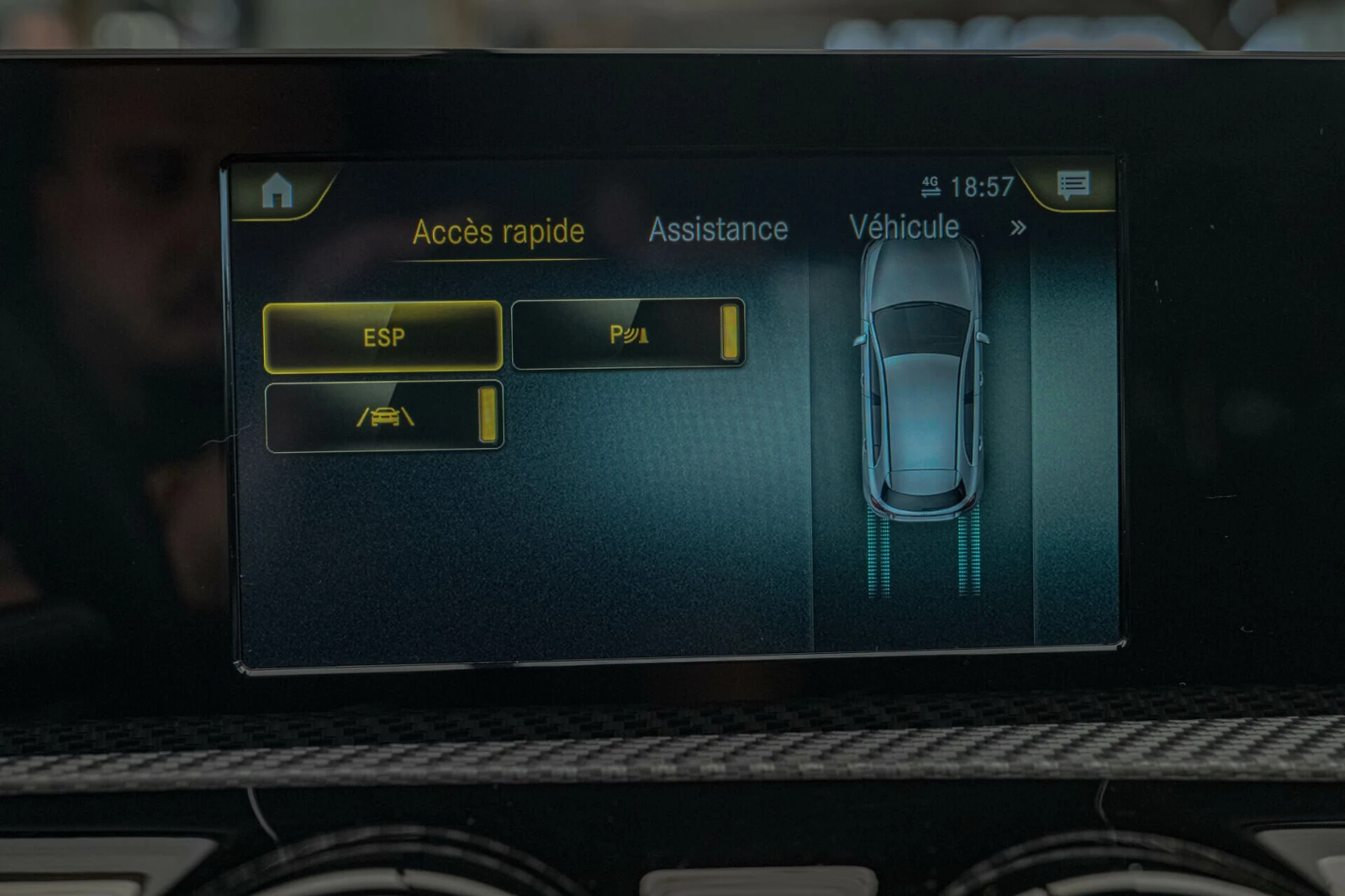Show more tabs with the double arrow

coord(1018,228)
